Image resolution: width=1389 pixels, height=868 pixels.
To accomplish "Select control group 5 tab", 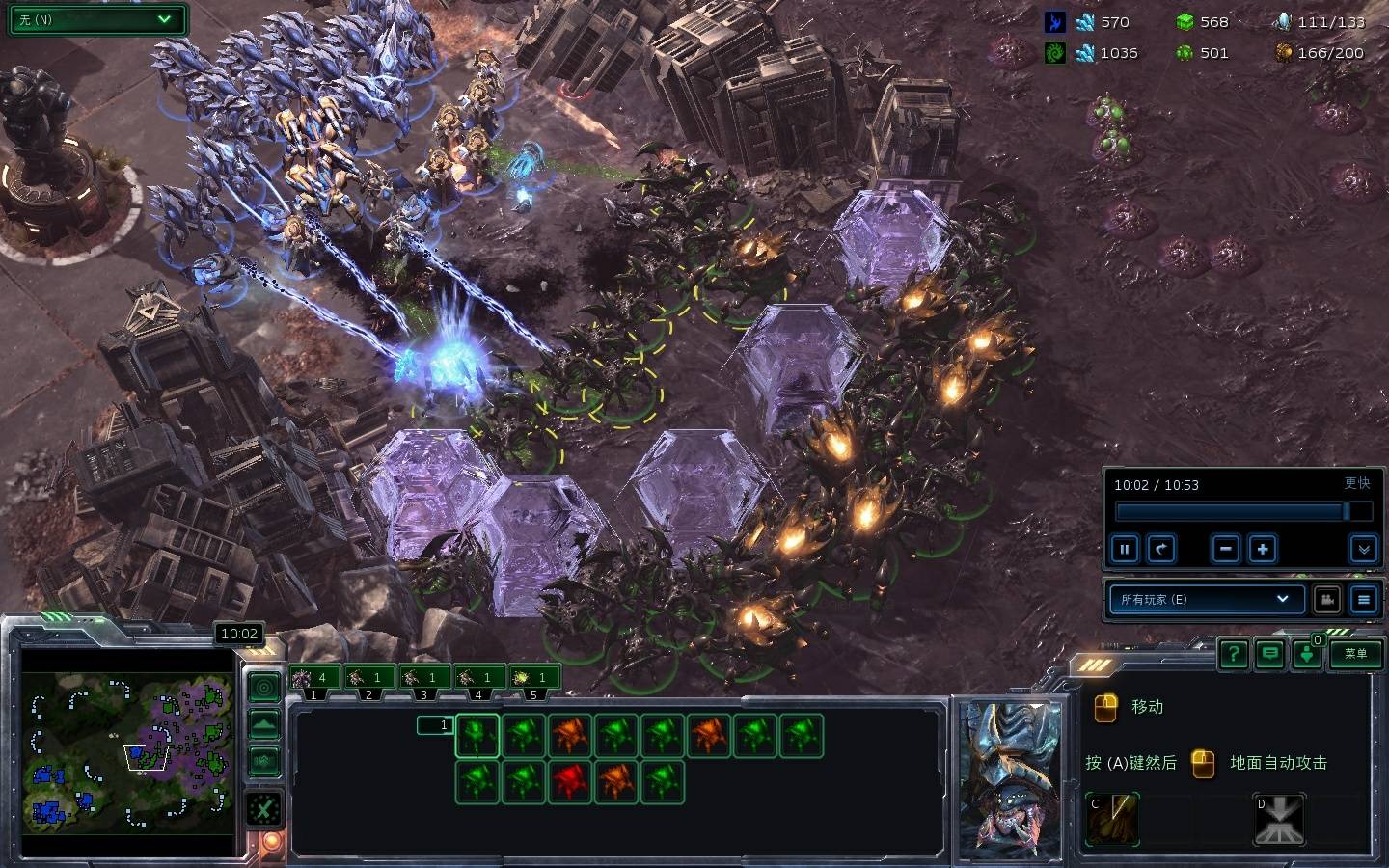I will coord(533,678).
